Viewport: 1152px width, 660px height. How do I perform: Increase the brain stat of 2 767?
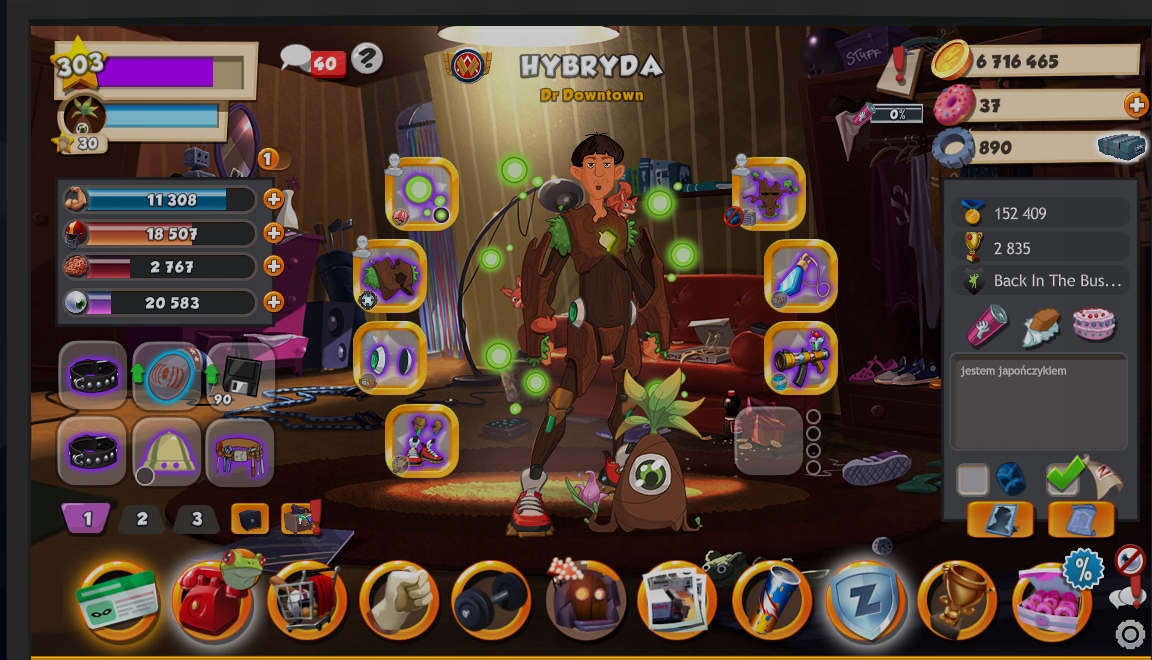273,267
